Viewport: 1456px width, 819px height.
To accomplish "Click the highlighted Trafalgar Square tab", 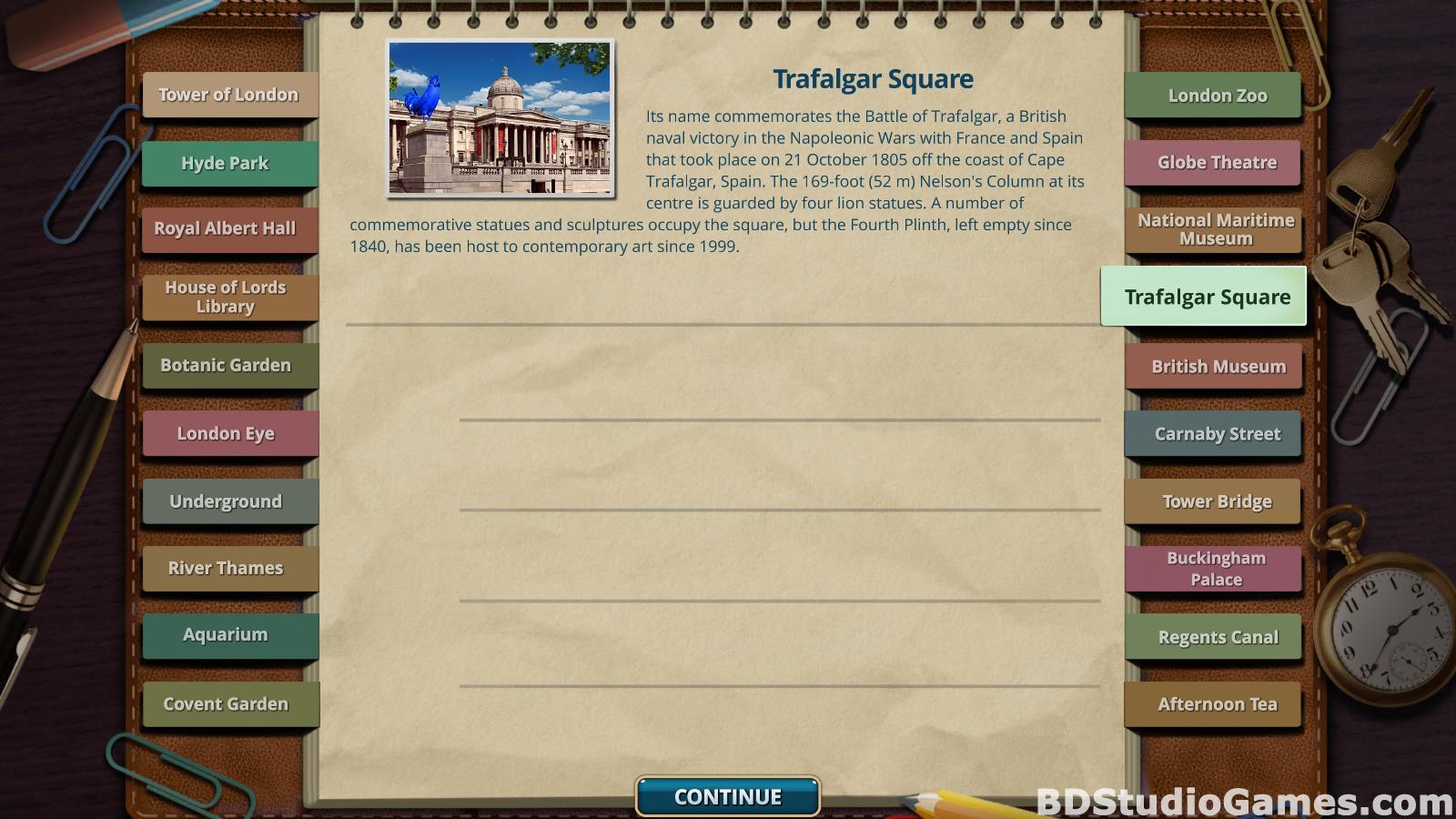I will pyautogui.click(x=1207, y=297).
